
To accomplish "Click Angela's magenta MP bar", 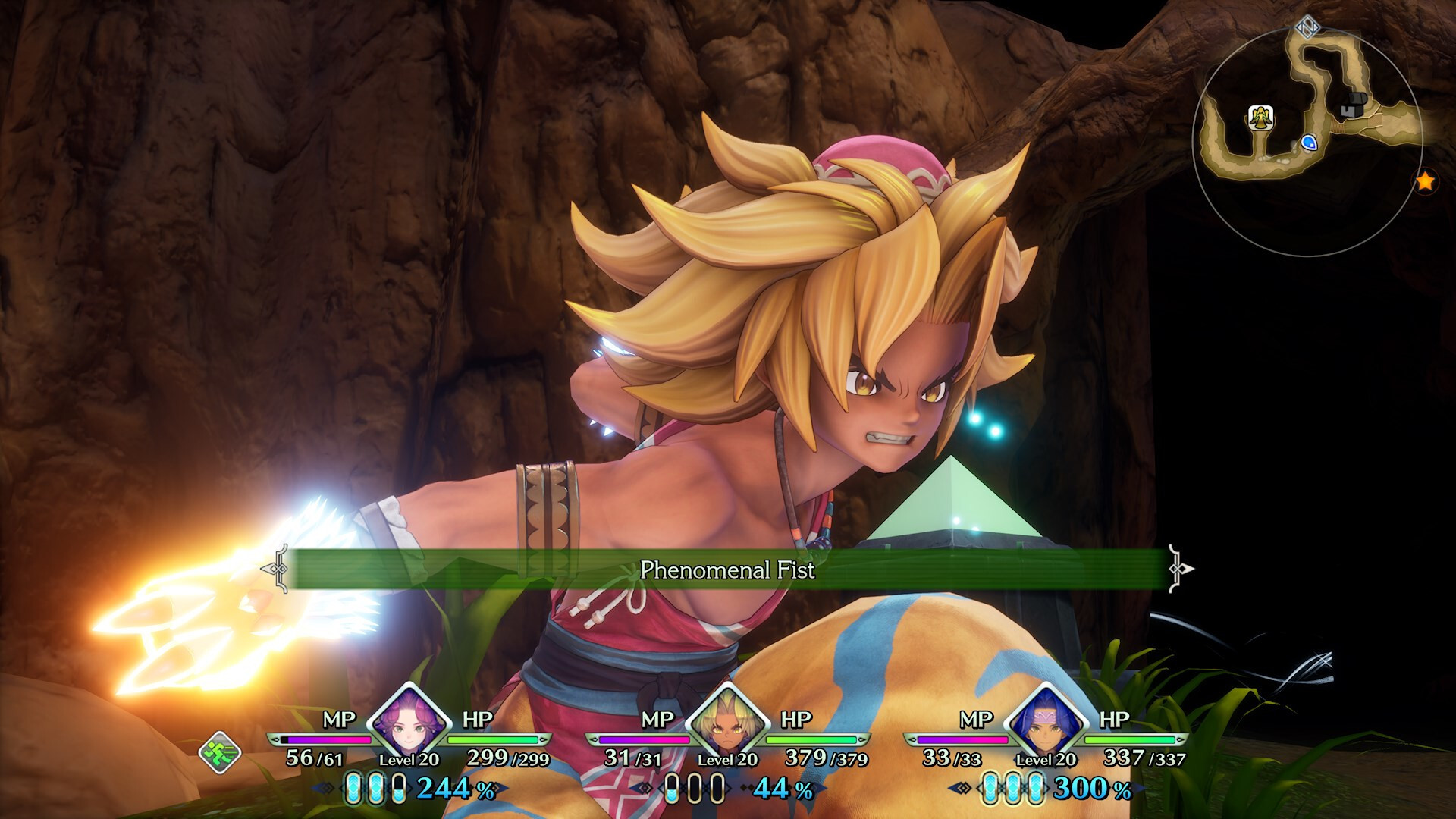I will (x=328, y=740).
